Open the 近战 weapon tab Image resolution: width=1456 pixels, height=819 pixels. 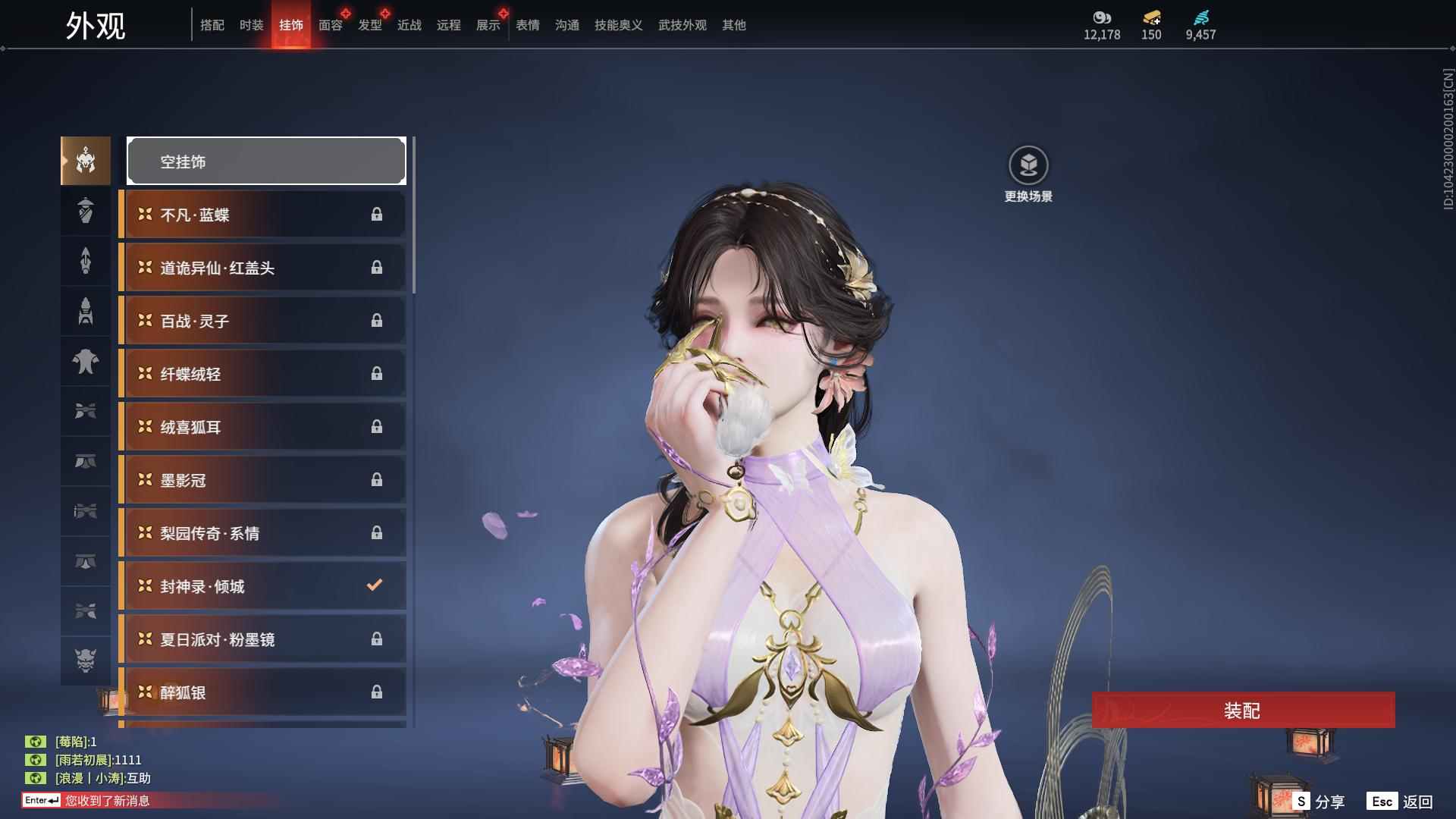(409, 25)
